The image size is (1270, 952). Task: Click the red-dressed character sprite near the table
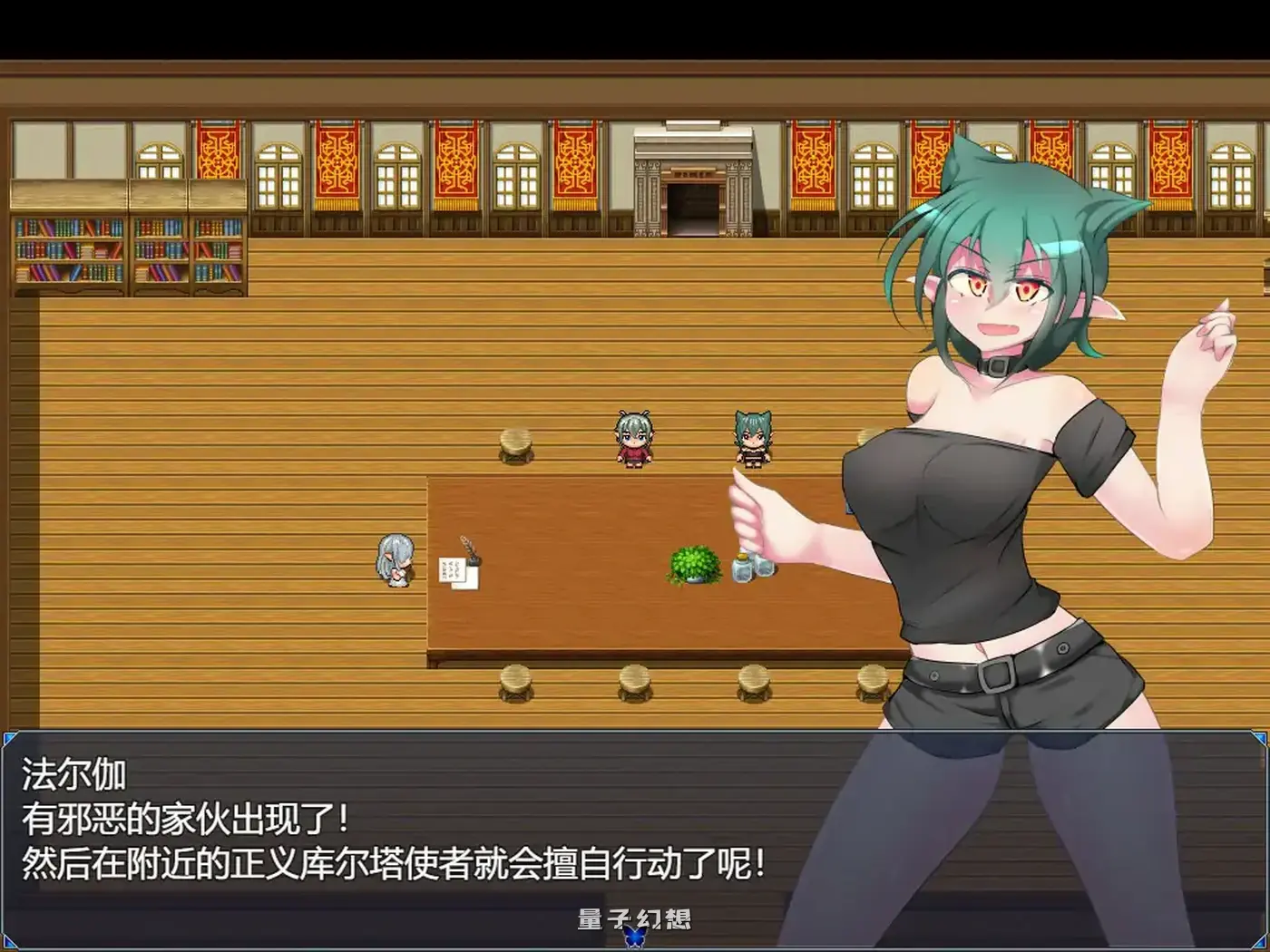(632, 442)
